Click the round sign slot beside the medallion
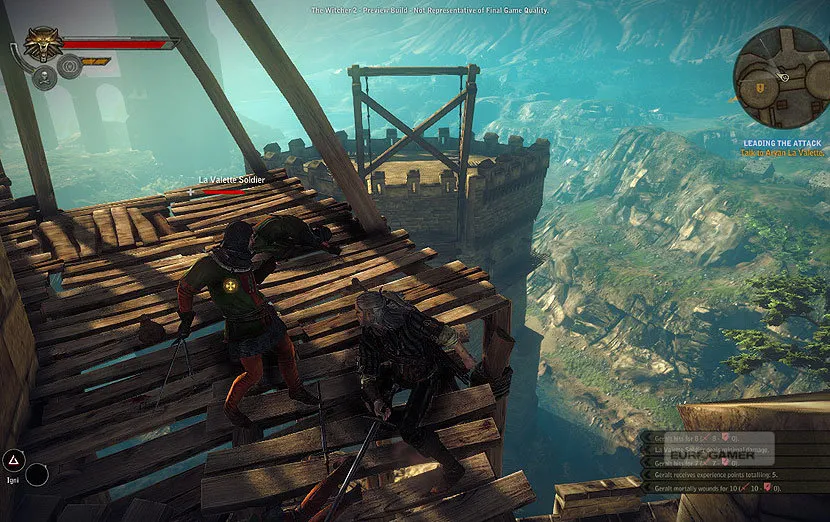830x522 pixels. pyautogui.click(x=69, y=66)
